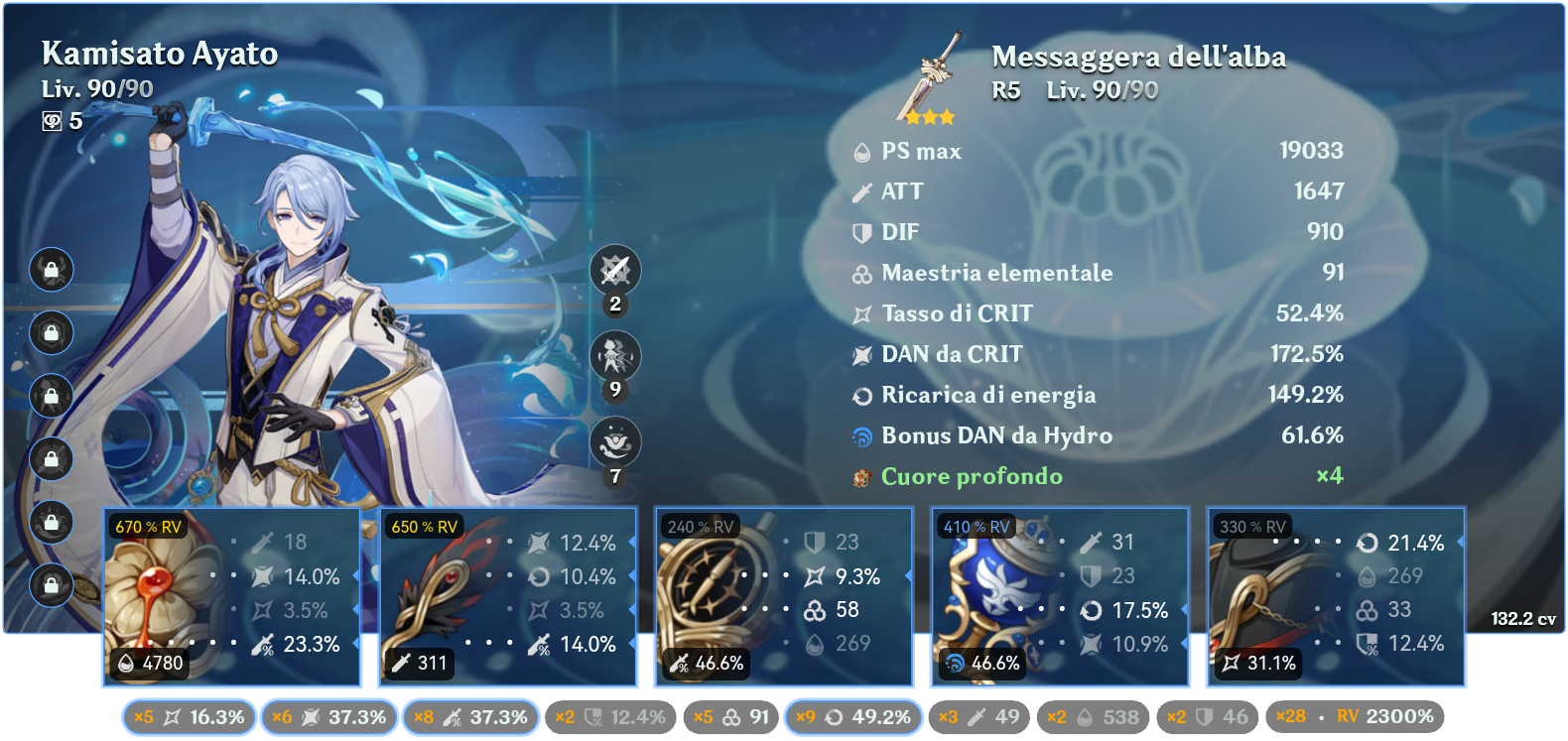Select the ATT sword icon in the stats panel
The height and width of the screenshot is (741, 1568).
click(x=862, y=191)
